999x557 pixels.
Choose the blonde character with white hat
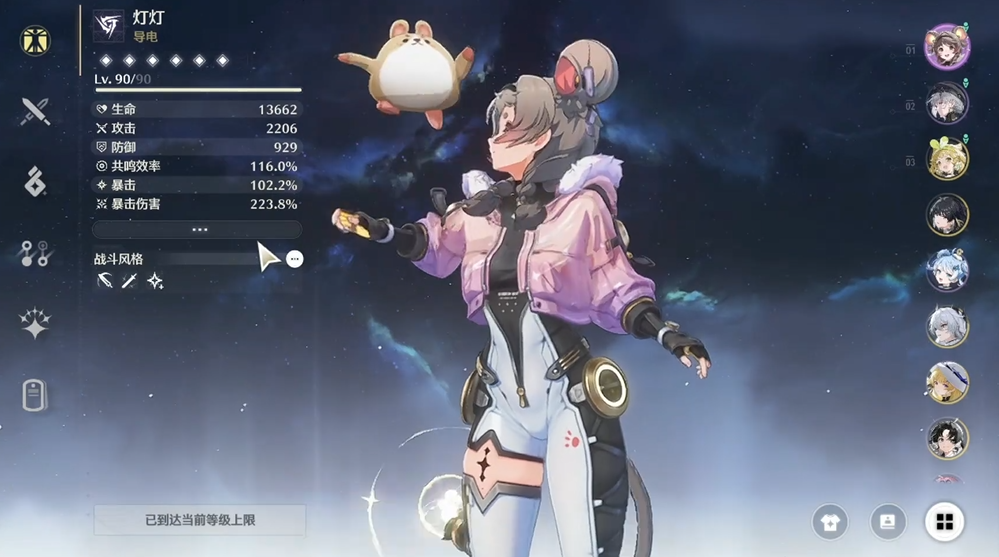[x=946, y=382]
